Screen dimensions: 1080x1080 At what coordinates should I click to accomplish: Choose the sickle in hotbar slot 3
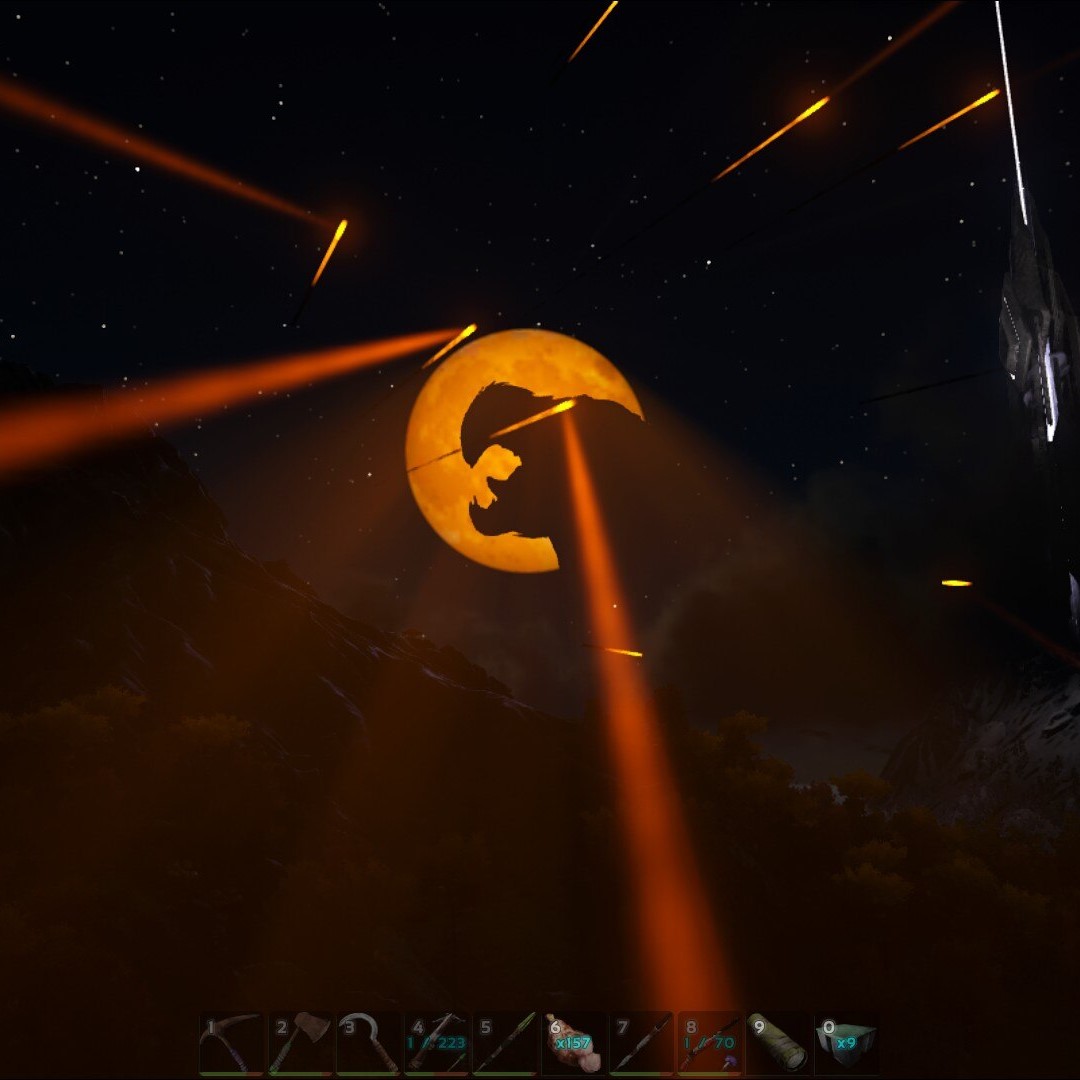pyautogui.click(x=368, y=1042)
